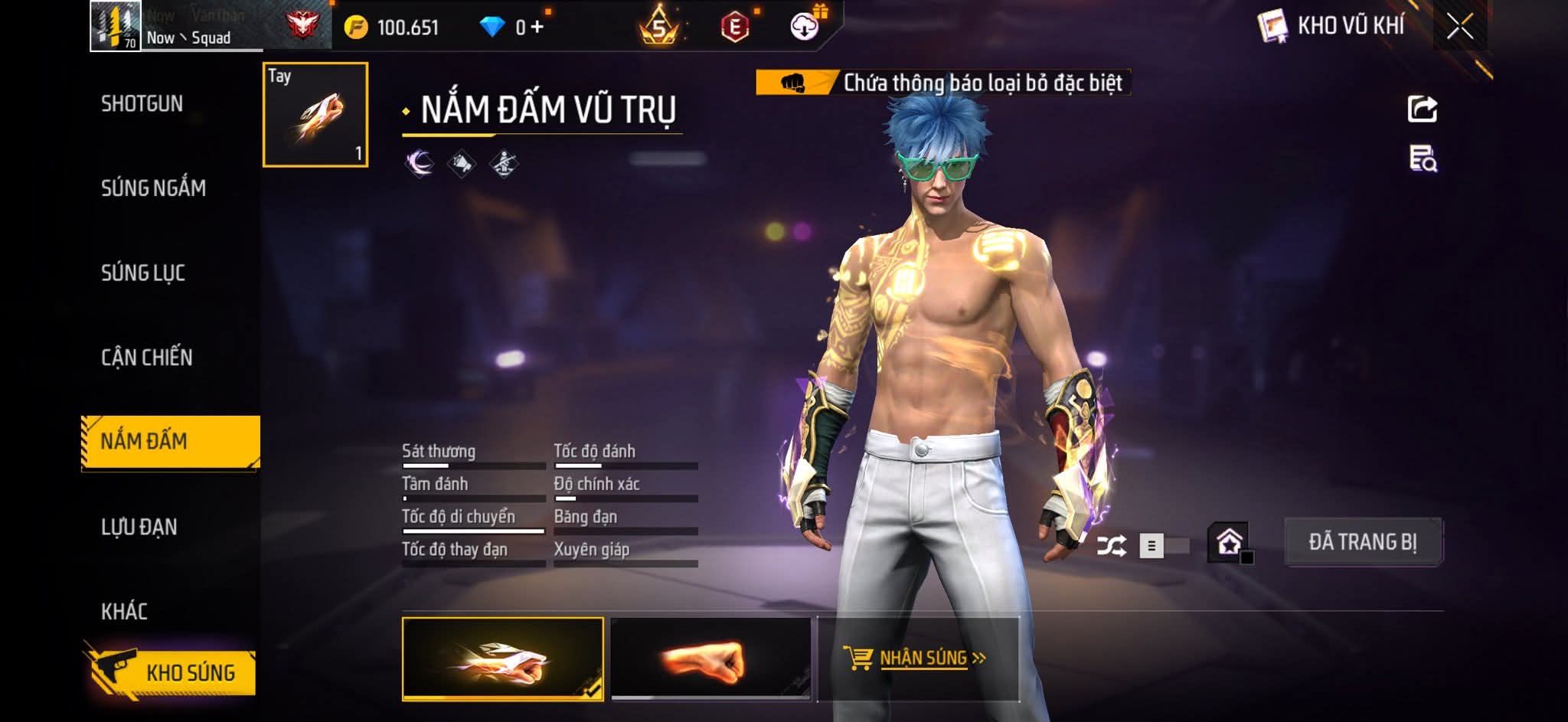Click the house star icon
Image resolution: width=1568 pixels, height=722 pixels.
coord(1229,543)
